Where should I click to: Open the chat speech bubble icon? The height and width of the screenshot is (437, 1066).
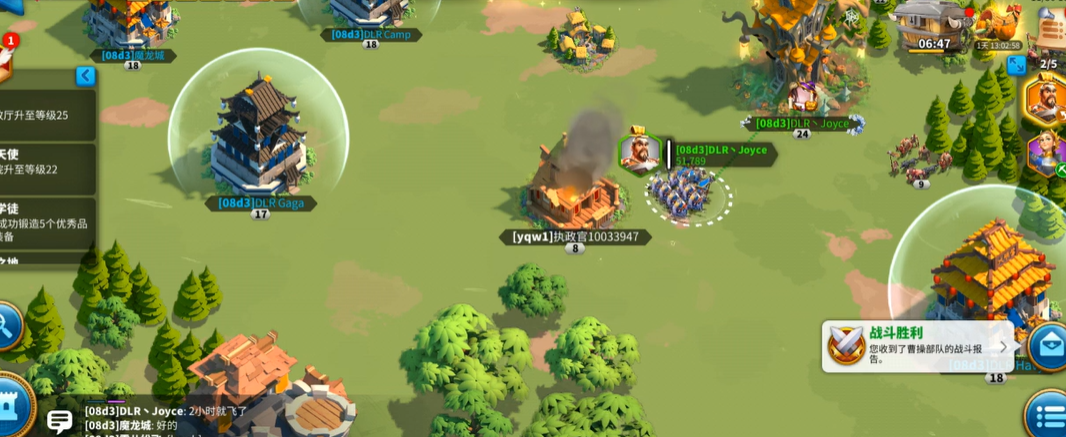59,421
